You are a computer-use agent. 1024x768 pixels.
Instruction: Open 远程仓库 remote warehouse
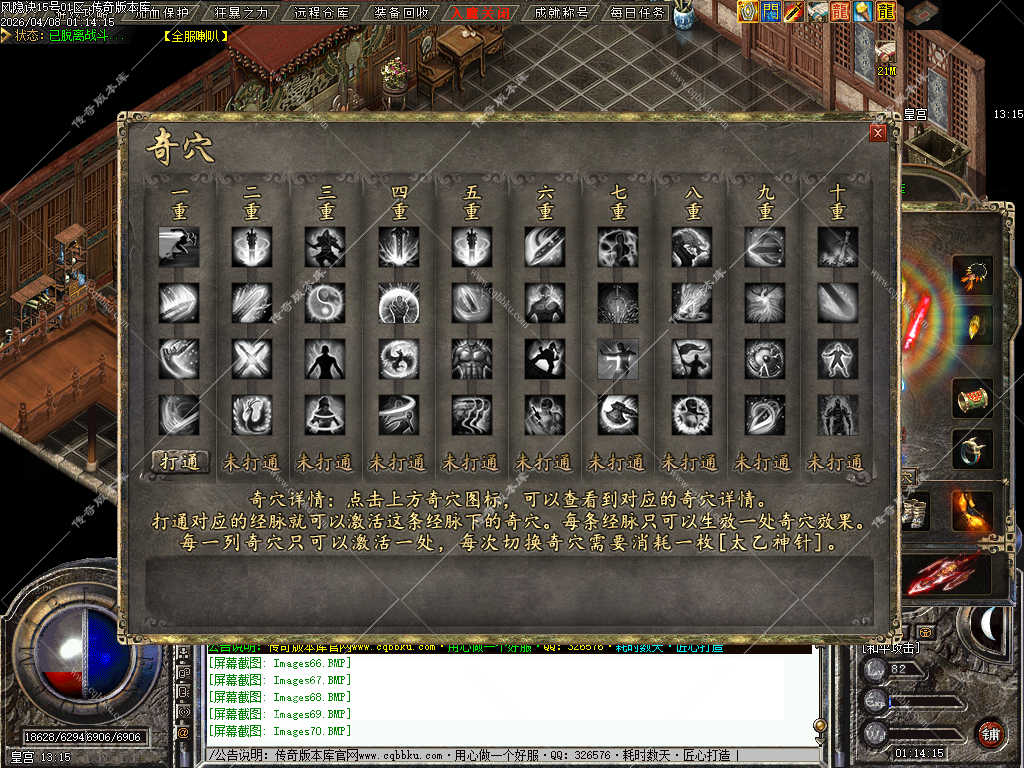[x=323, y=13]
